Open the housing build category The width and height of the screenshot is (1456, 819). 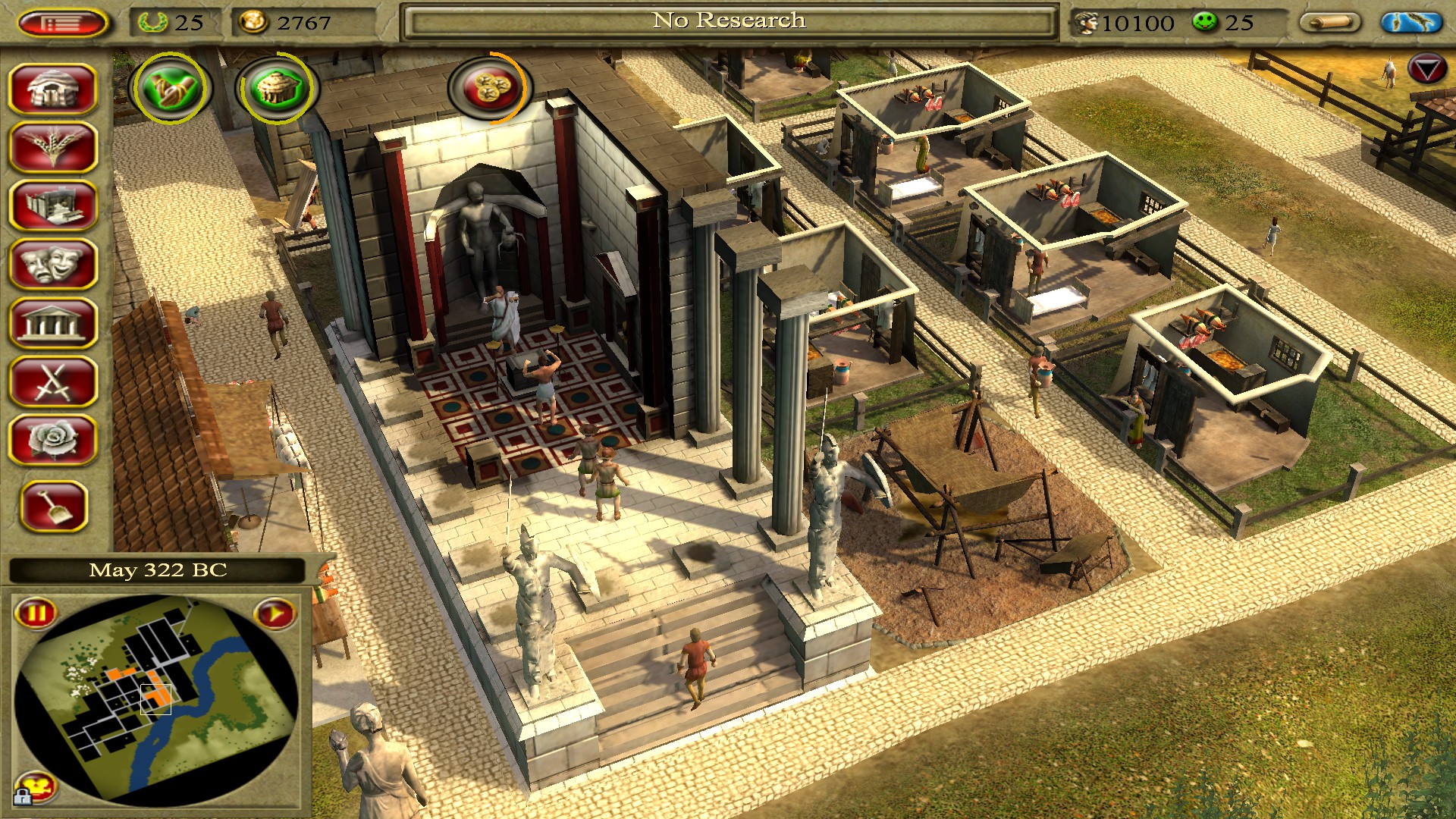[53, 89]
